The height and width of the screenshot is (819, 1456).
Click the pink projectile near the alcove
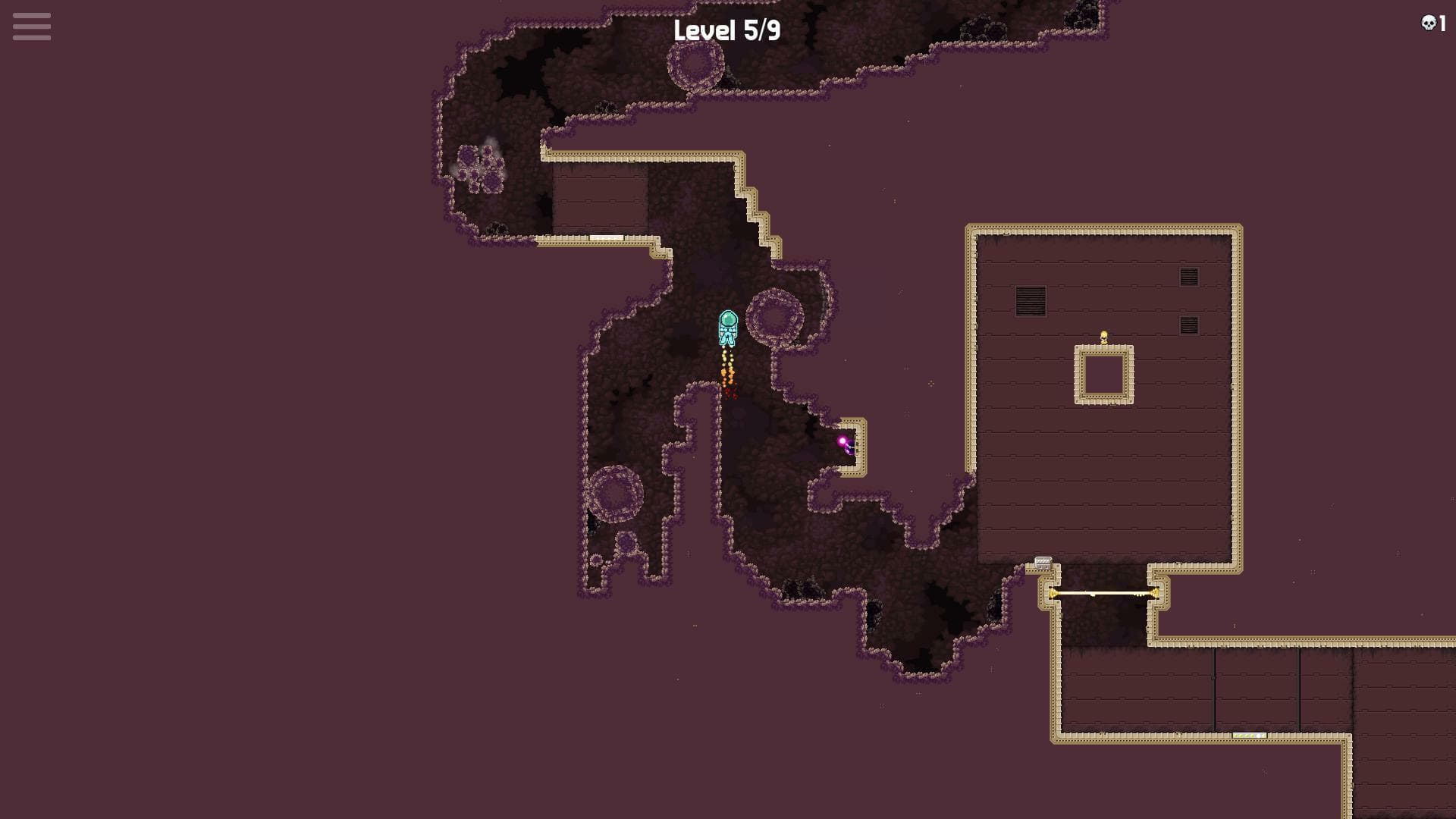point(843,438)
